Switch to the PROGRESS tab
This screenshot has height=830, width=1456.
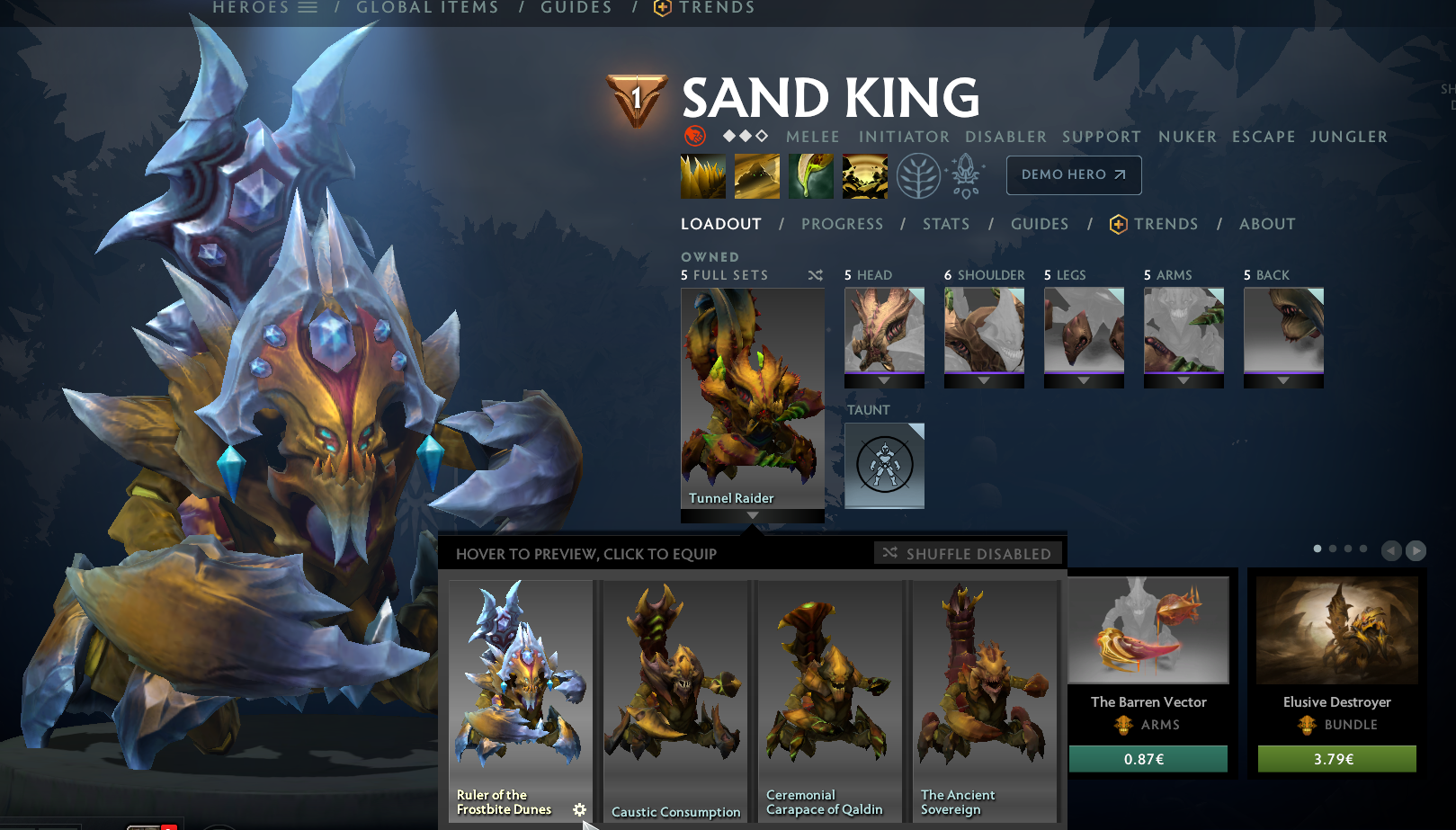click(x=842, y=224)
